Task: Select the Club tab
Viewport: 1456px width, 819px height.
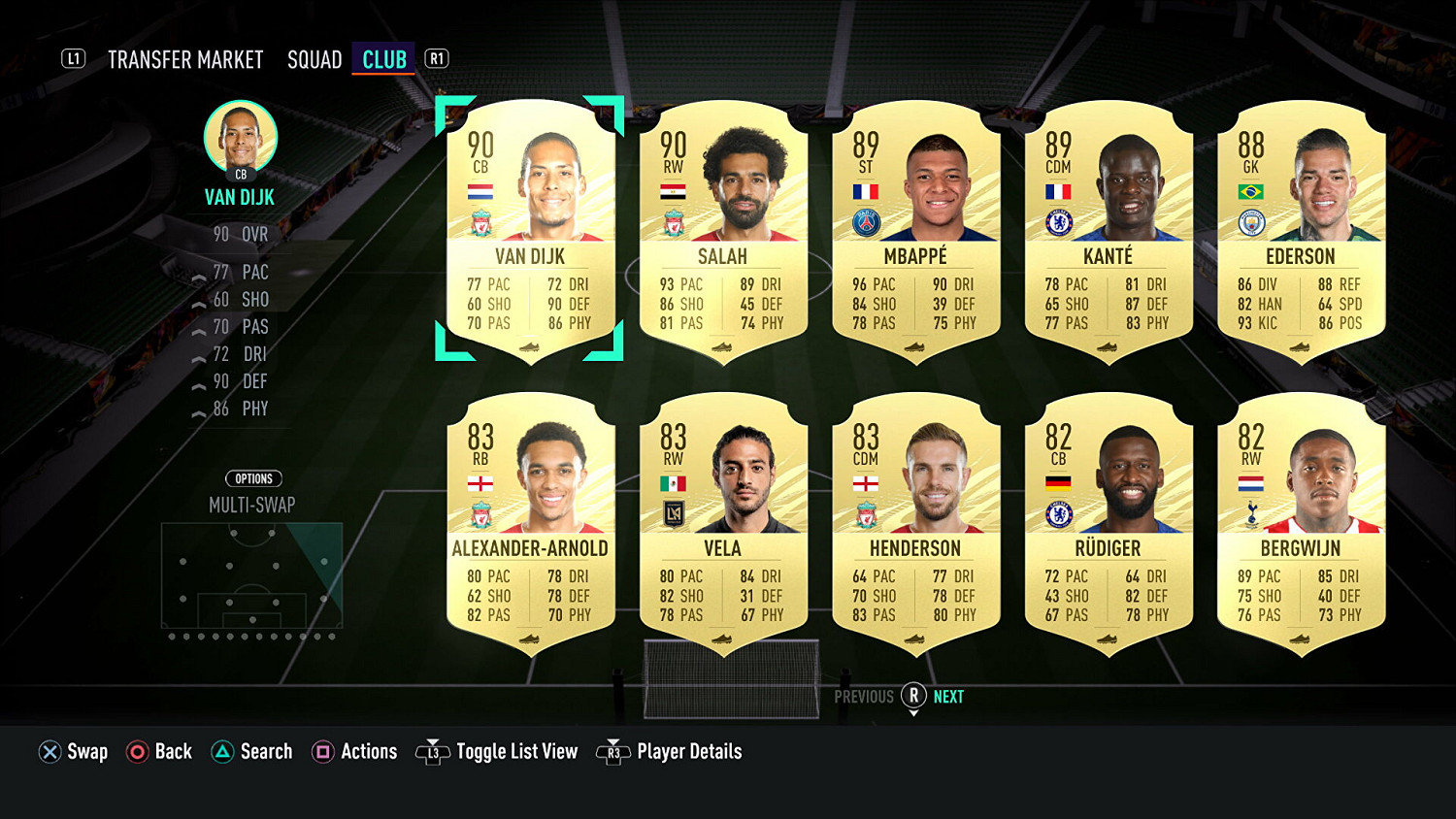Action: 383,58
